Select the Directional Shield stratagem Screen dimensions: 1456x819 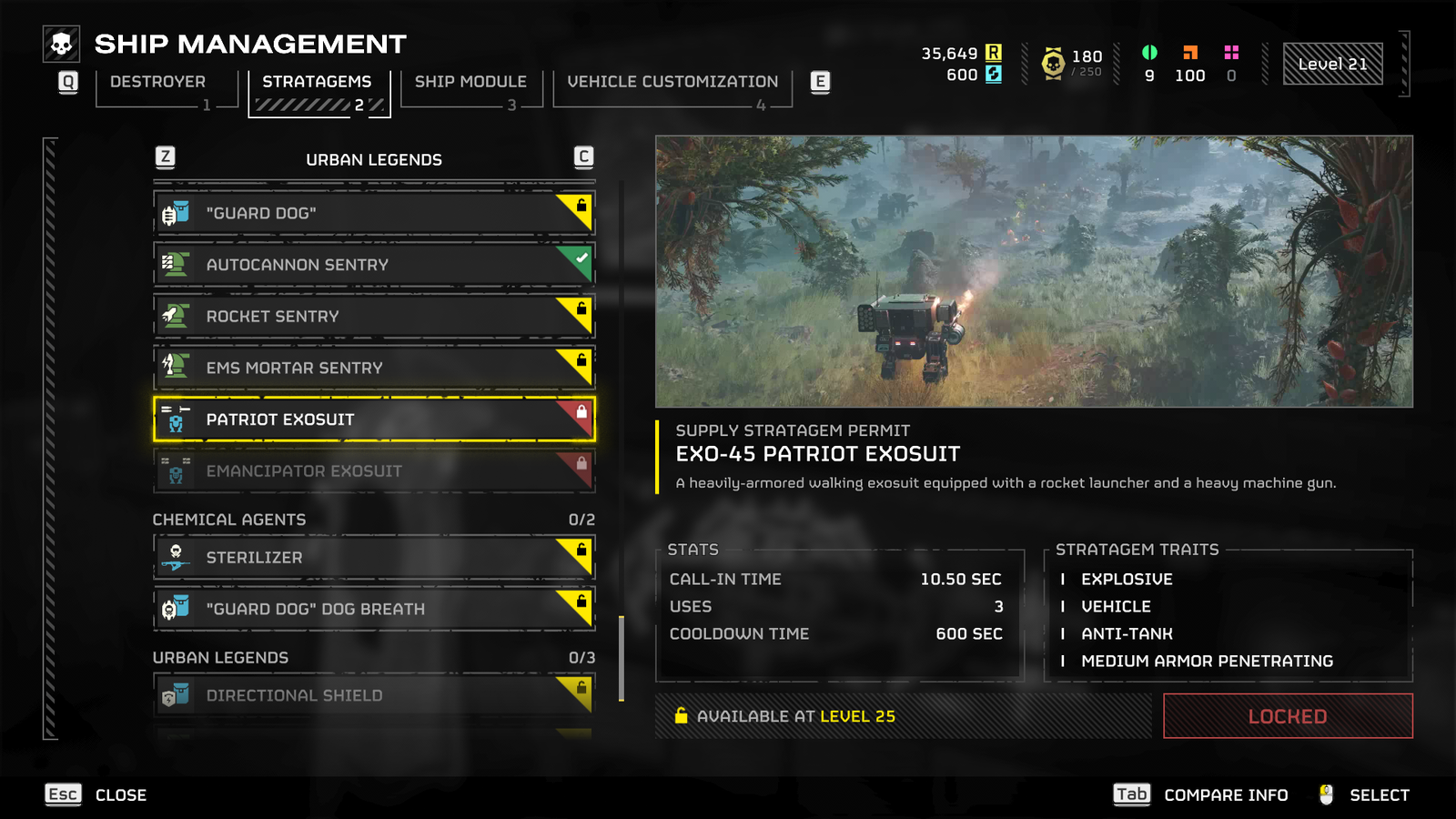click(x=373, y=695)
